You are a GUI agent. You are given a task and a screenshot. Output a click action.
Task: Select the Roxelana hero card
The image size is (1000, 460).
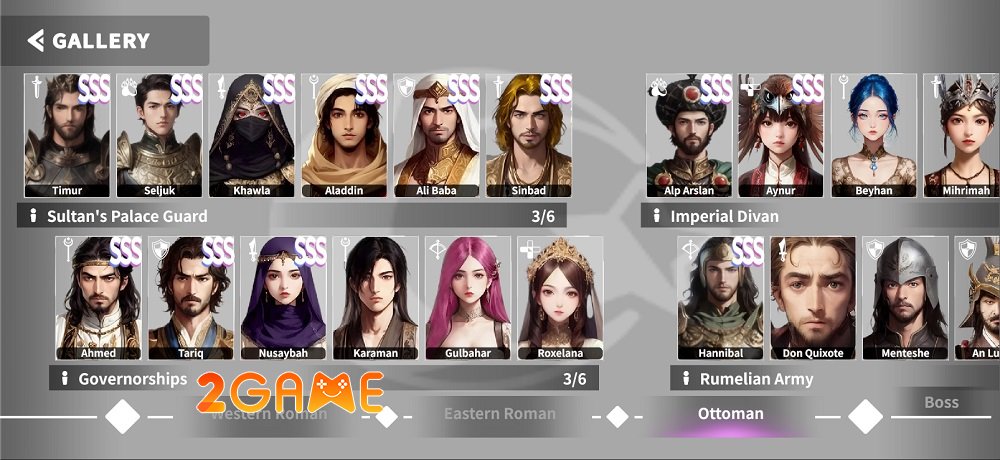tap(560, 298)
